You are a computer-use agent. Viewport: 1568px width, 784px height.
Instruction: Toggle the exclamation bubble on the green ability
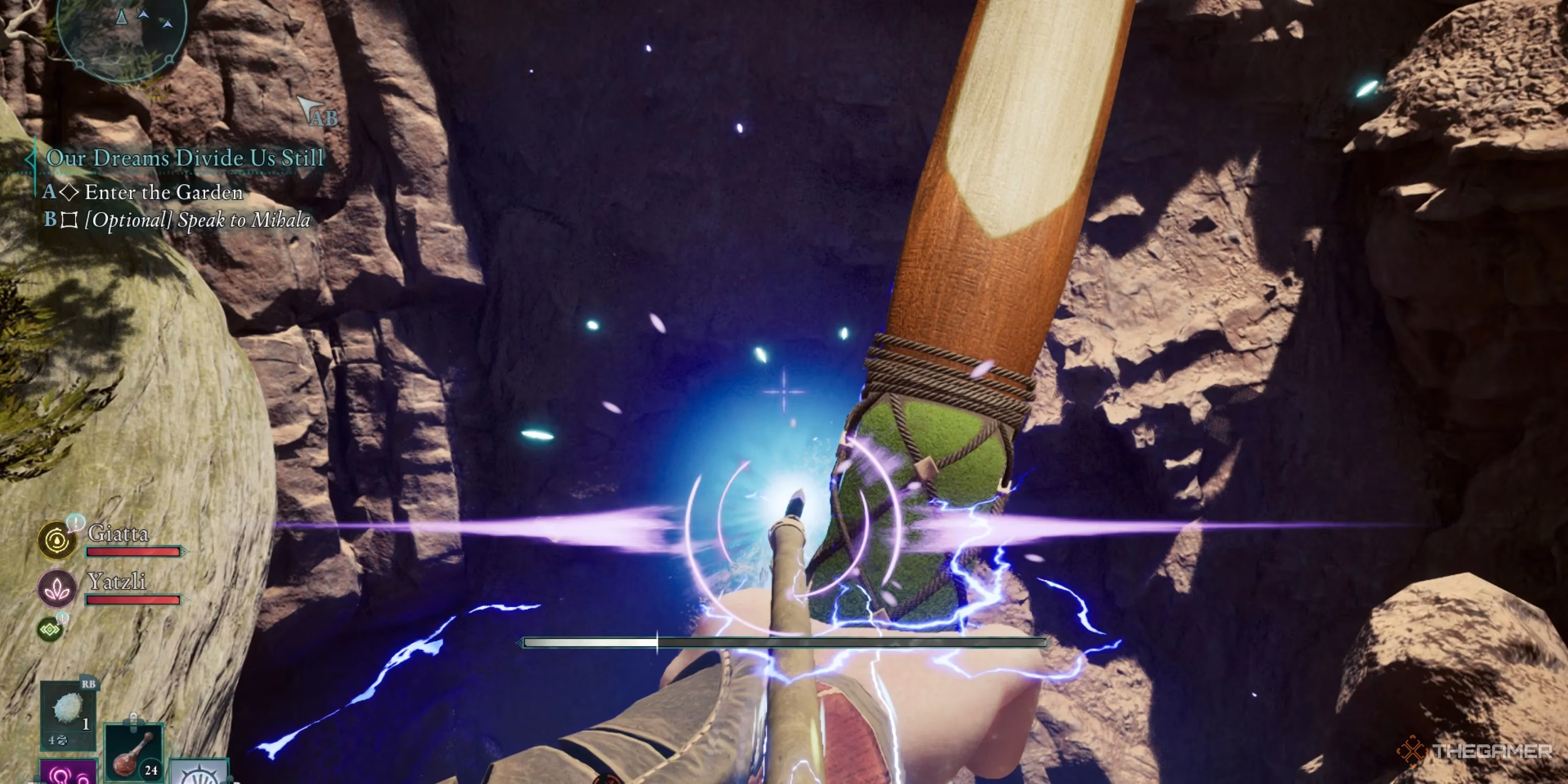click(x=63, y=617)
